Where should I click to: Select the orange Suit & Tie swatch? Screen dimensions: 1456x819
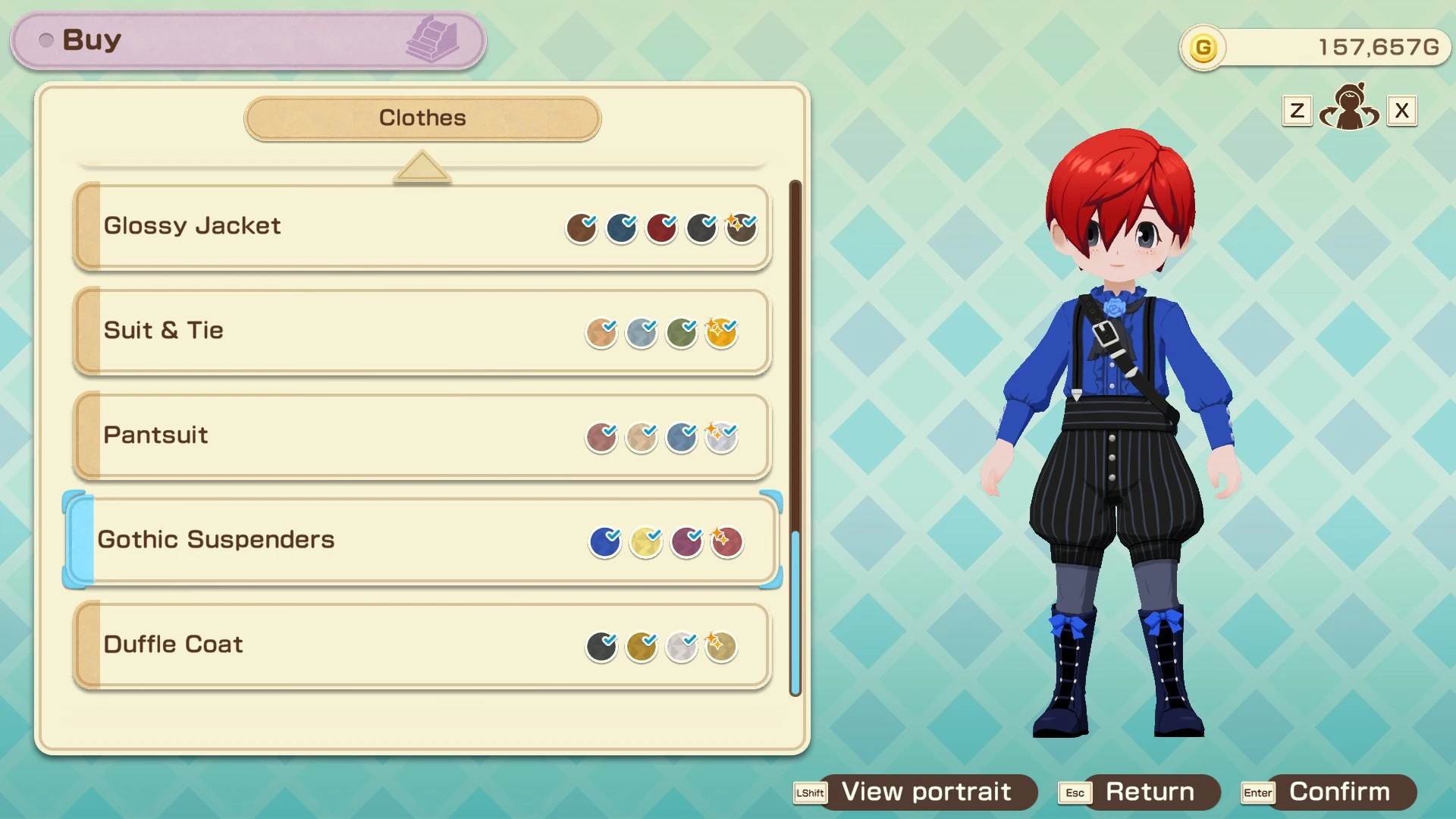coord(721,333)
